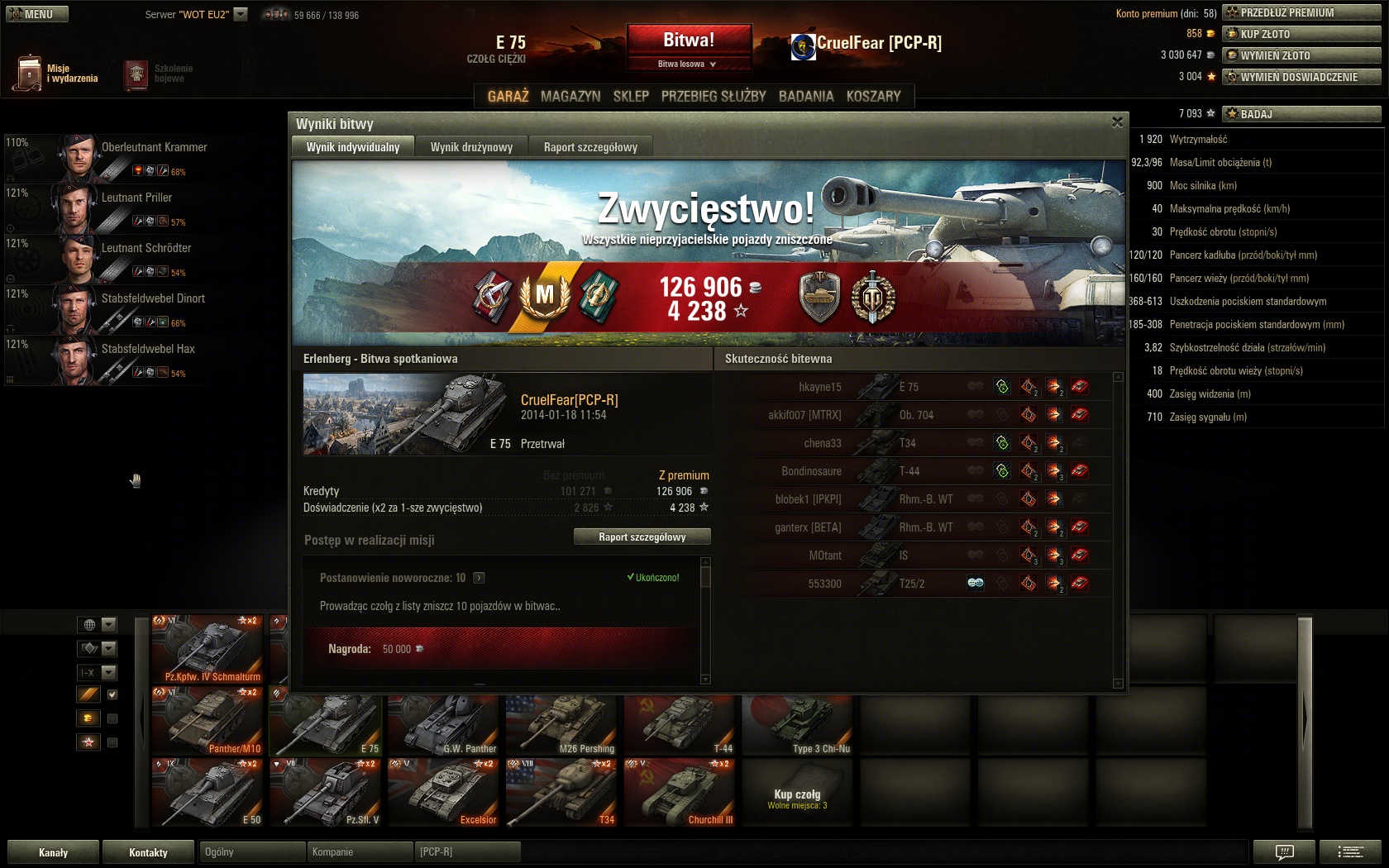The image size is (1389, 868).
Task: Choose KUP ZŁOTO to buy gold
Action: click(1301, 34)
